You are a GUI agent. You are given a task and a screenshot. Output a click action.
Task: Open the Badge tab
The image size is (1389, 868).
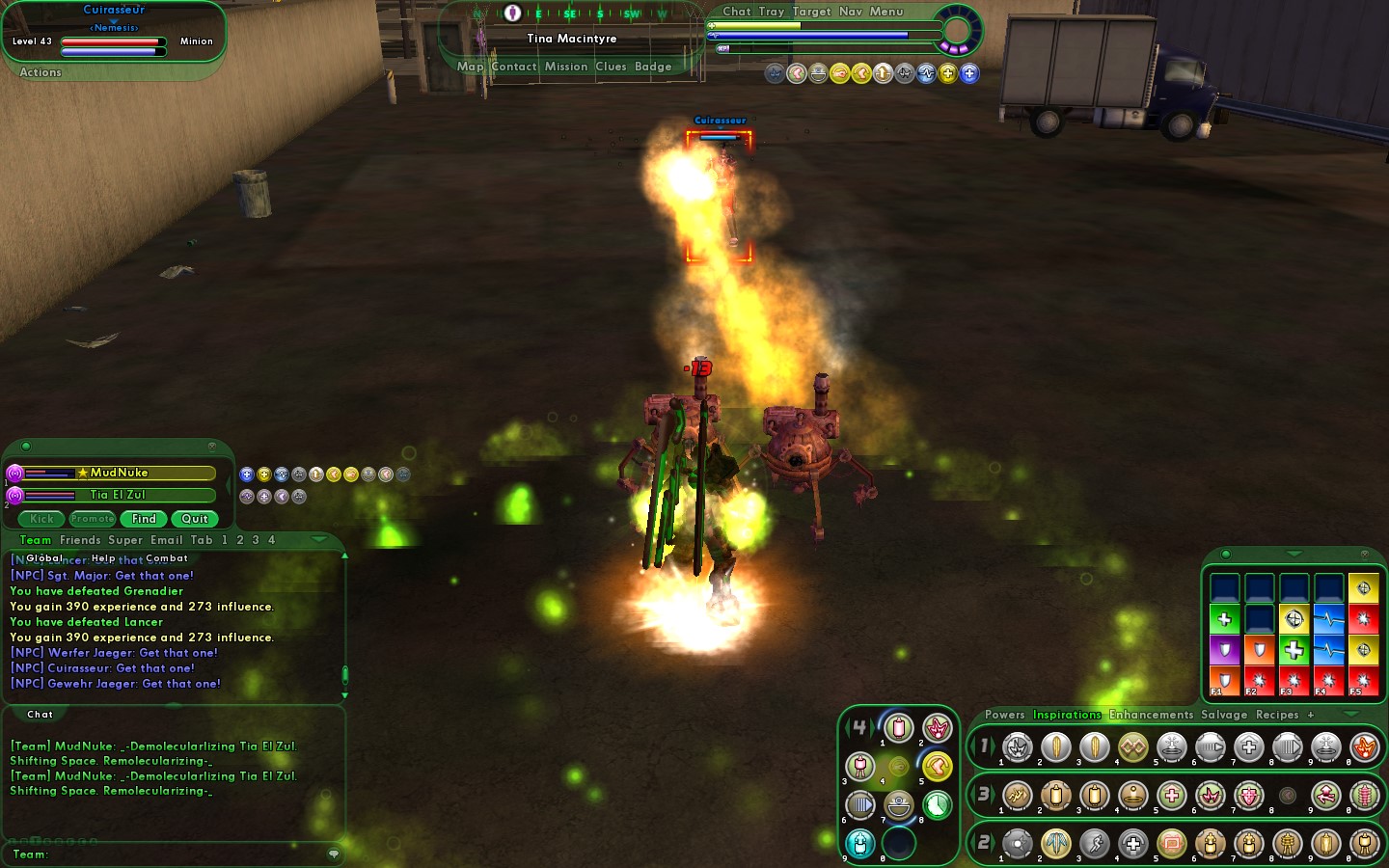pos(653,67)
